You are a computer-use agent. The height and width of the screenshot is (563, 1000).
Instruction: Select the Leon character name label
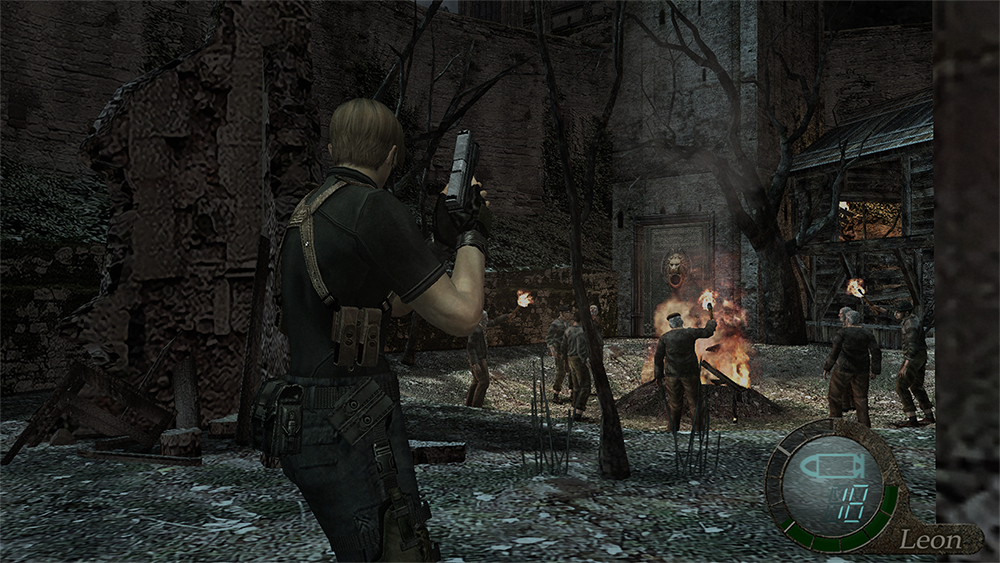click(929, 539)
